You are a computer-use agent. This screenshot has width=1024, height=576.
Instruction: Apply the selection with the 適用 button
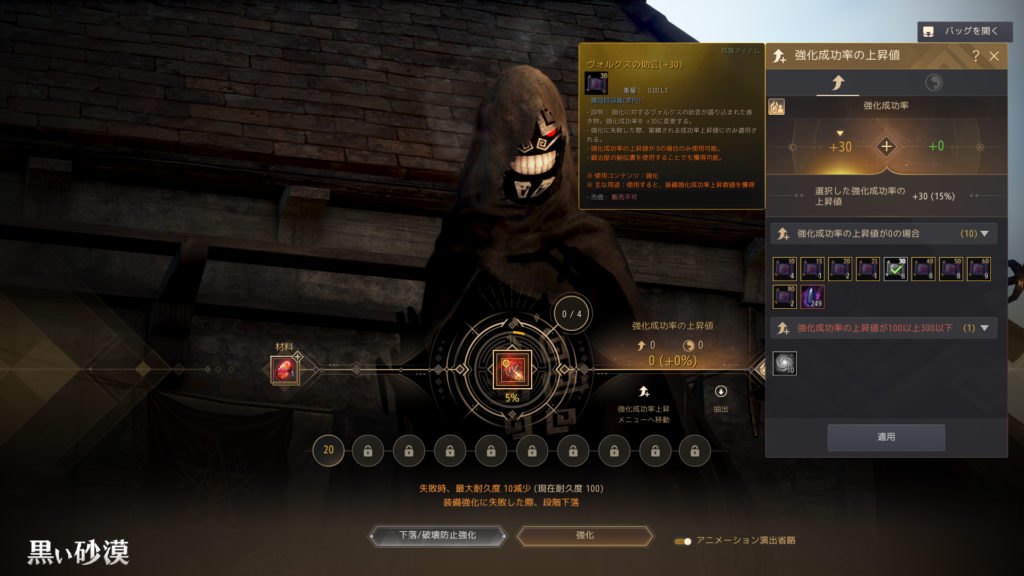(x=885, y=437)
